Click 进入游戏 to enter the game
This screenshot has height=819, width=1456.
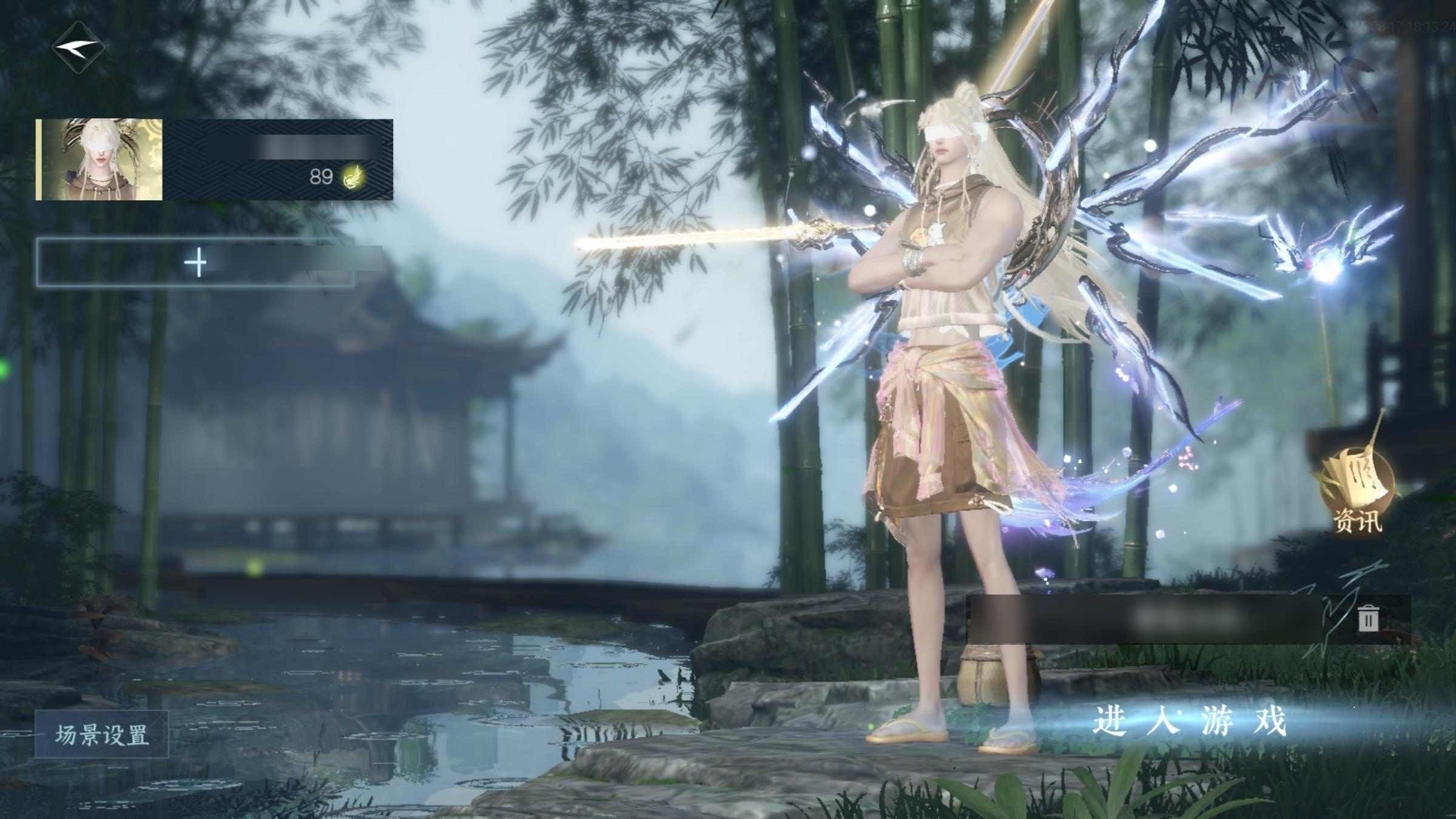pyautogui.click(x=1189, y=722)
